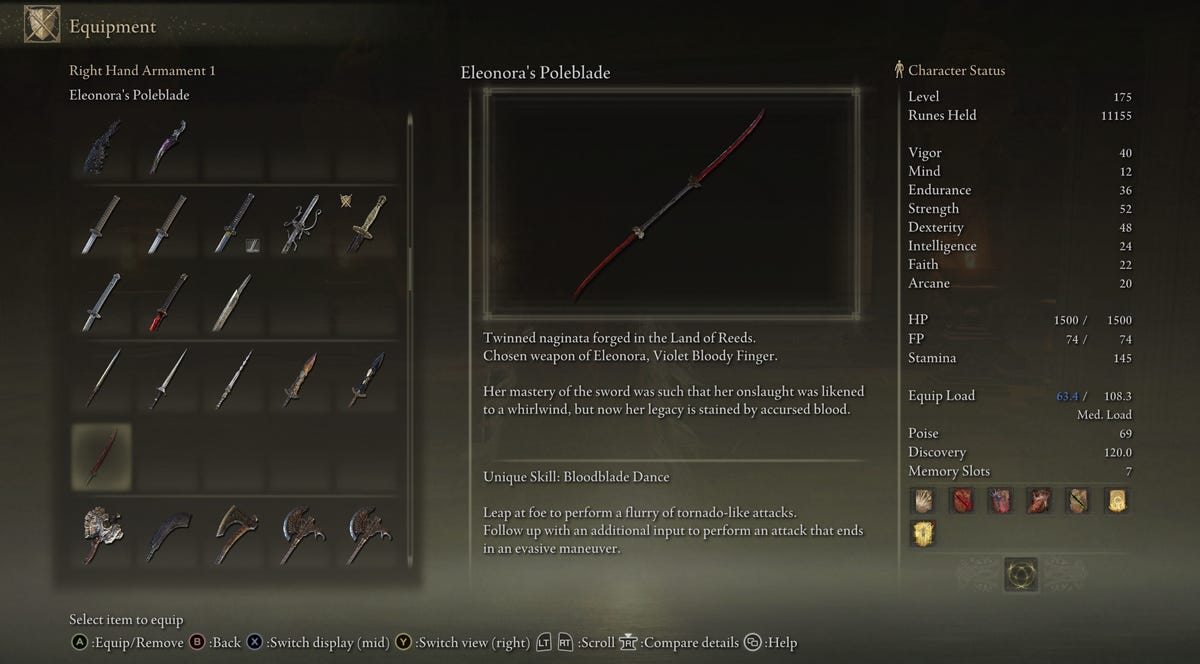Select the highlighted Eleonora's Poleblade slot
The height and width of the screenshot is (664, 1200).
[x=102, y=455]
